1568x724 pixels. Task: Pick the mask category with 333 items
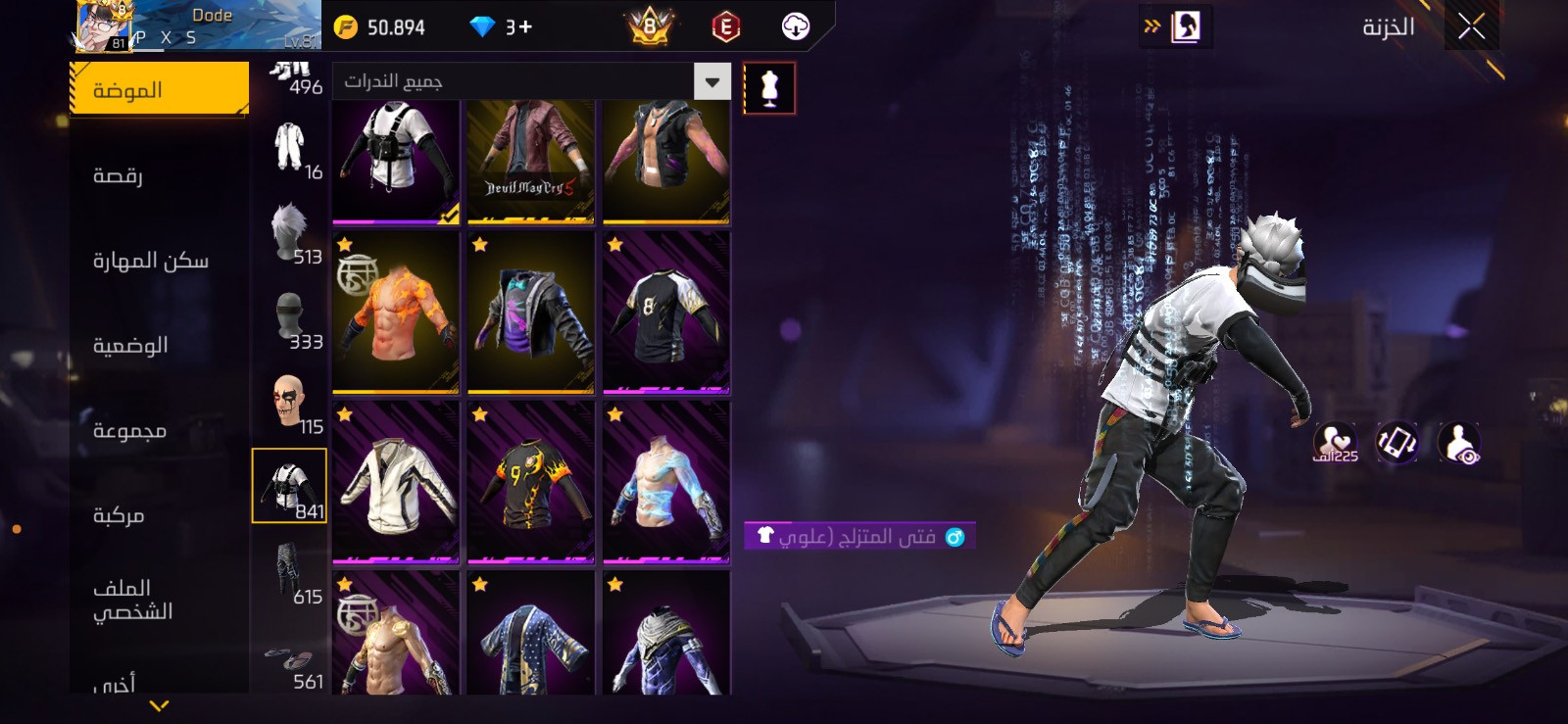(x=291, y=320)
